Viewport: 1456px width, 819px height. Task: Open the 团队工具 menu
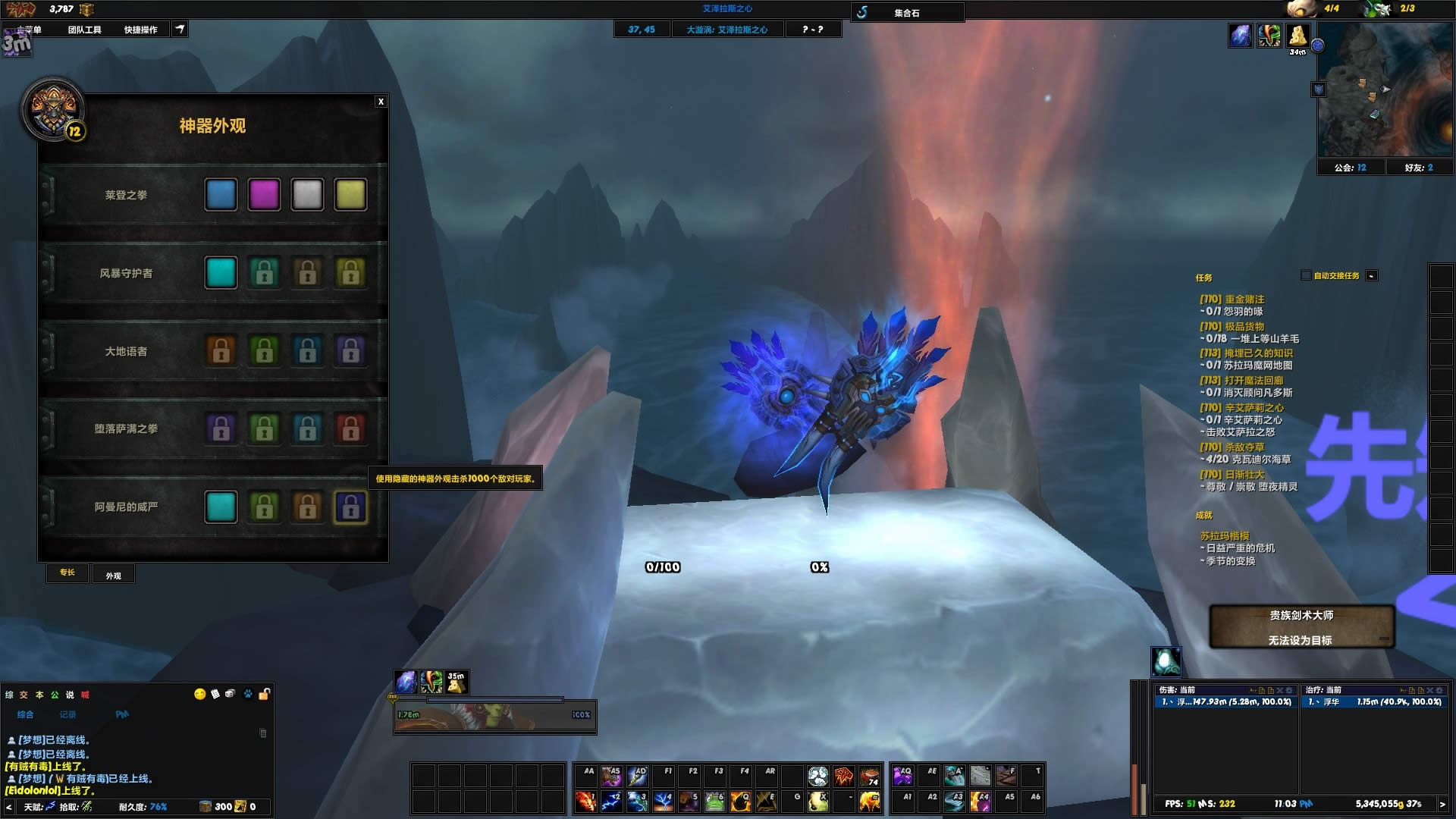(x=84, y=30)
